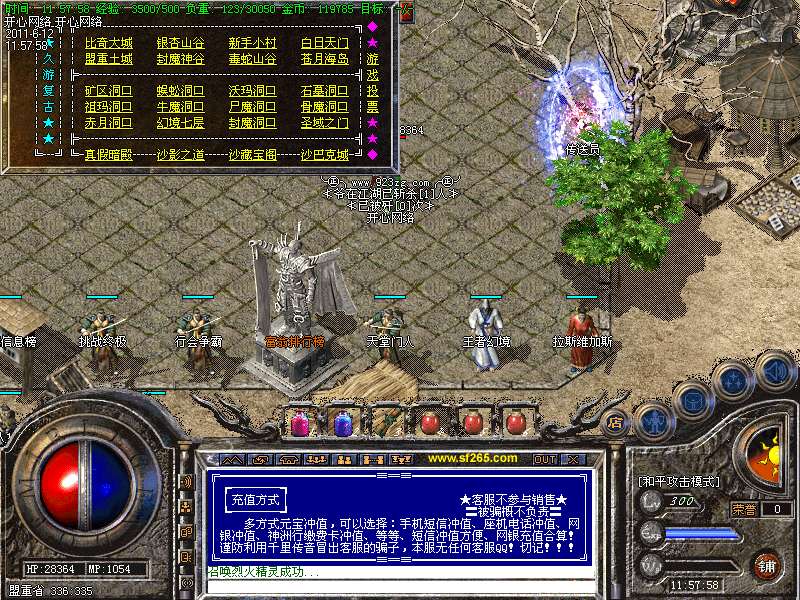Viewport: 800px width, 600px height.
Task: Select the 银杏山谷 destination
Action: (x=180, y=43)
